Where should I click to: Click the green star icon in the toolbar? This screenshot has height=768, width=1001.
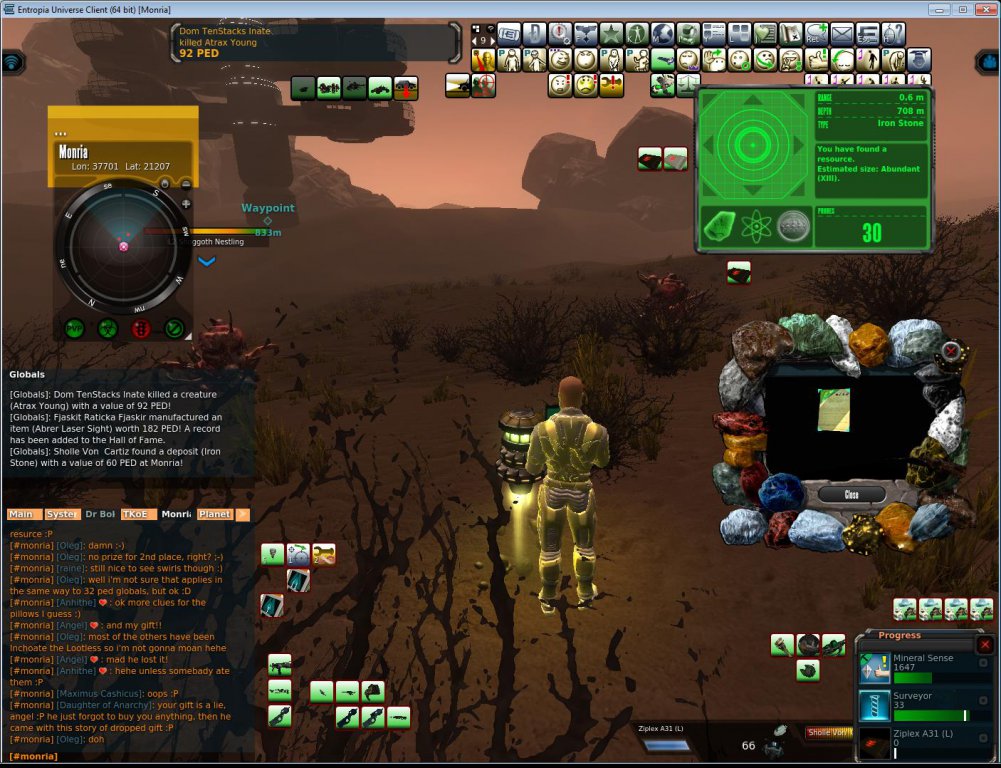611,33
